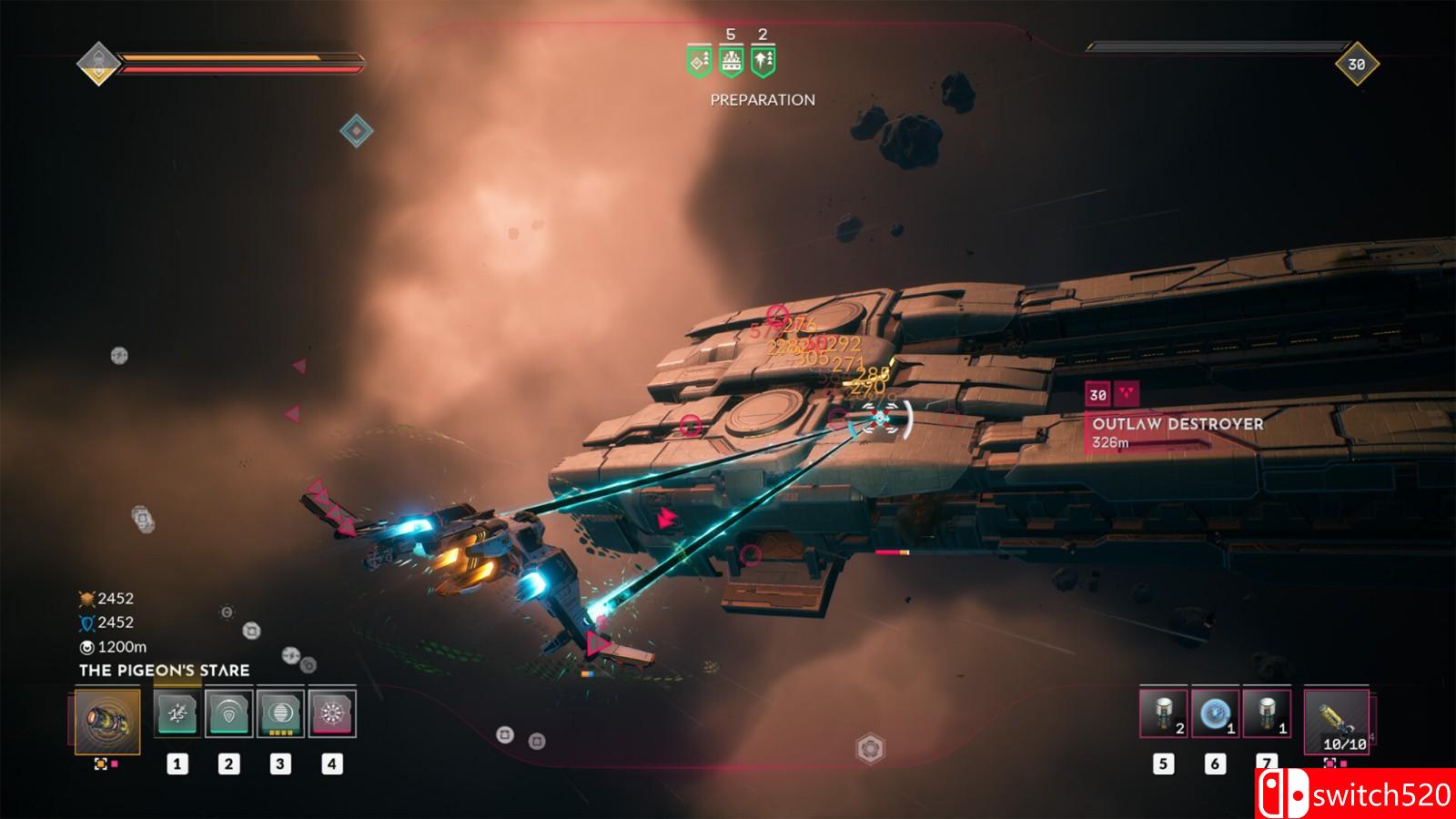This screenshot has height=819, width=1456.
Task: Activate the burst spark device in slot 1
Action: coord(177,713)
